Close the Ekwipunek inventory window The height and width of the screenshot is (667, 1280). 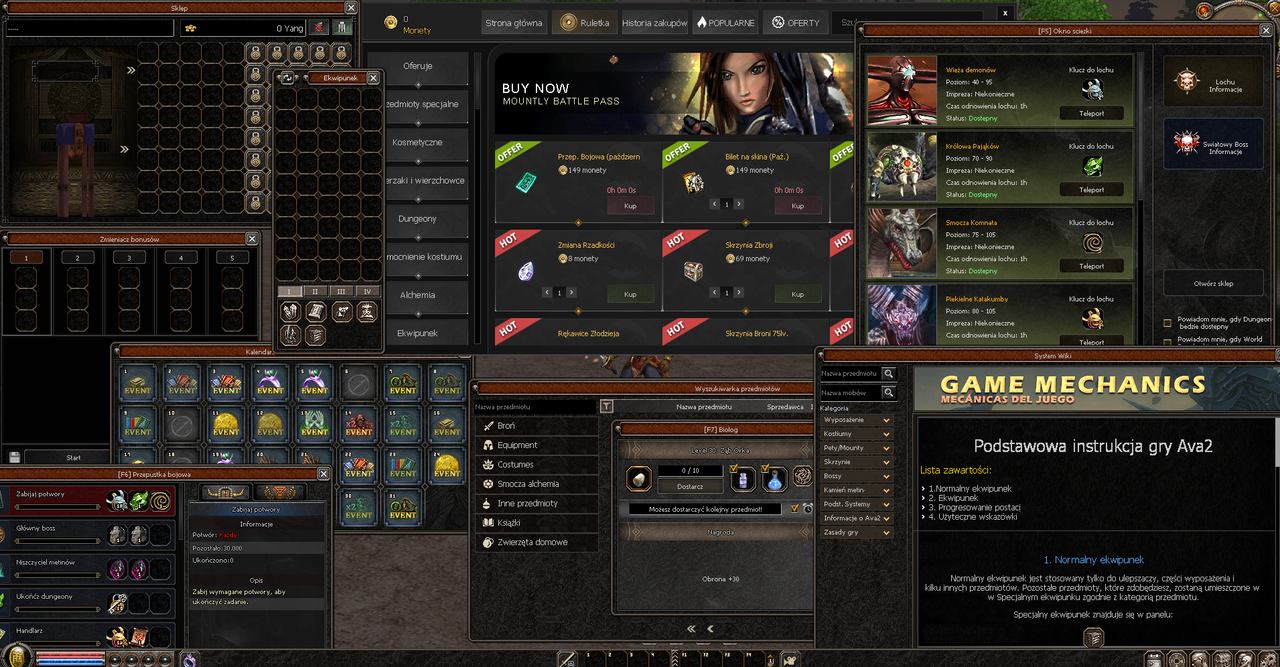[373, 77]
